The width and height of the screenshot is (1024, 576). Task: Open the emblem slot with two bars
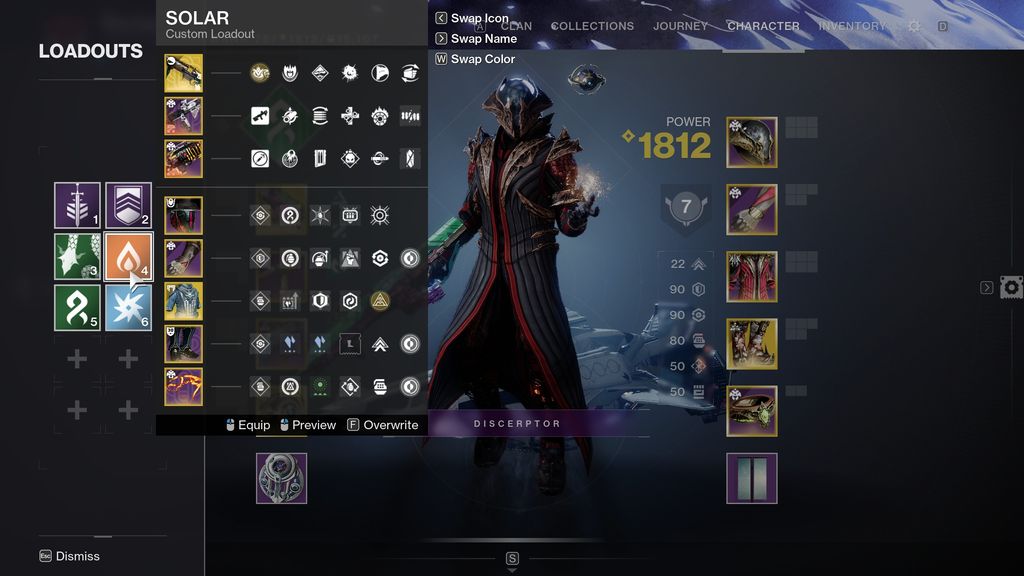pos(752,478)
